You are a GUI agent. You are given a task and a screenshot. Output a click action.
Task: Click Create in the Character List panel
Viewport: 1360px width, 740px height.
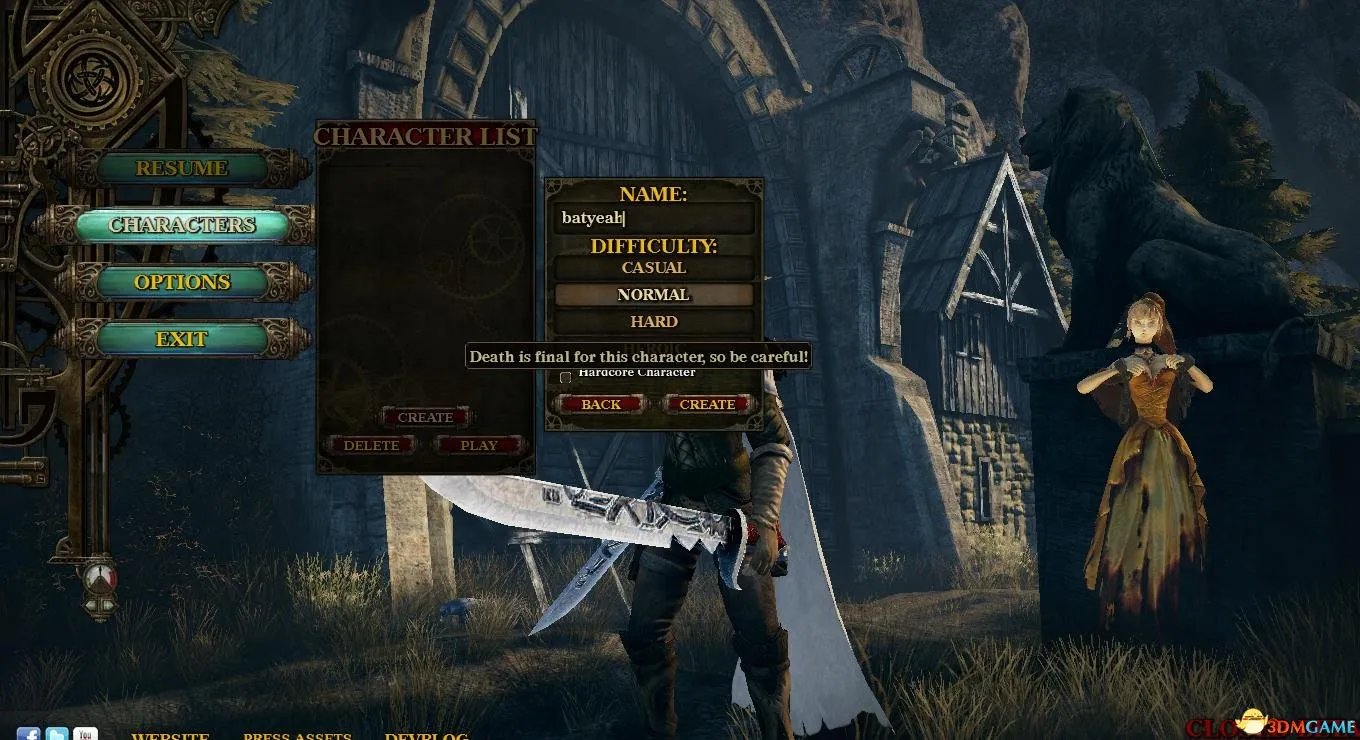tap(426, 417)
